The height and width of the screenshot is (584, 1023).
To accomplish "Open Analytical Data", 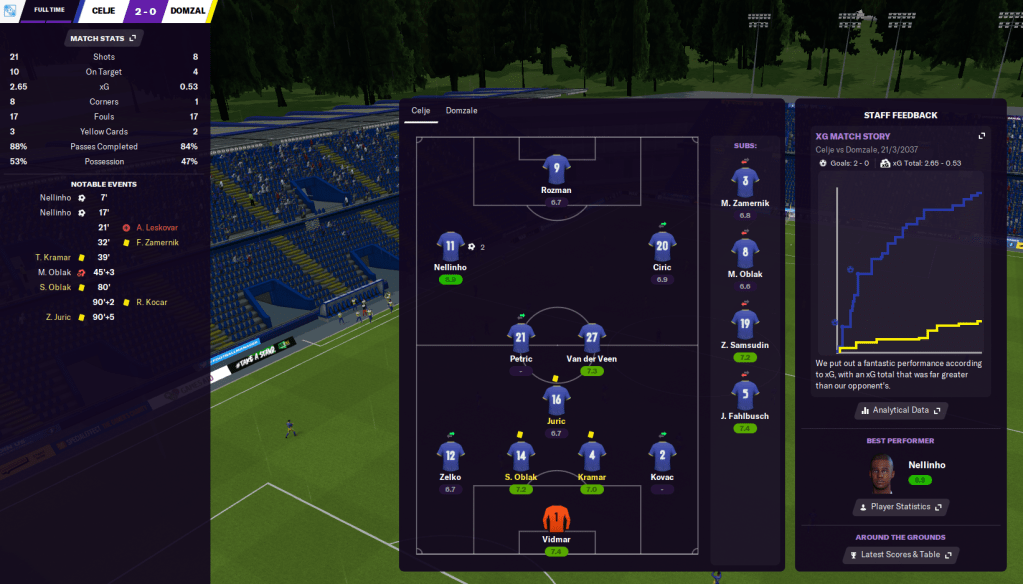I will pos(901,410).
